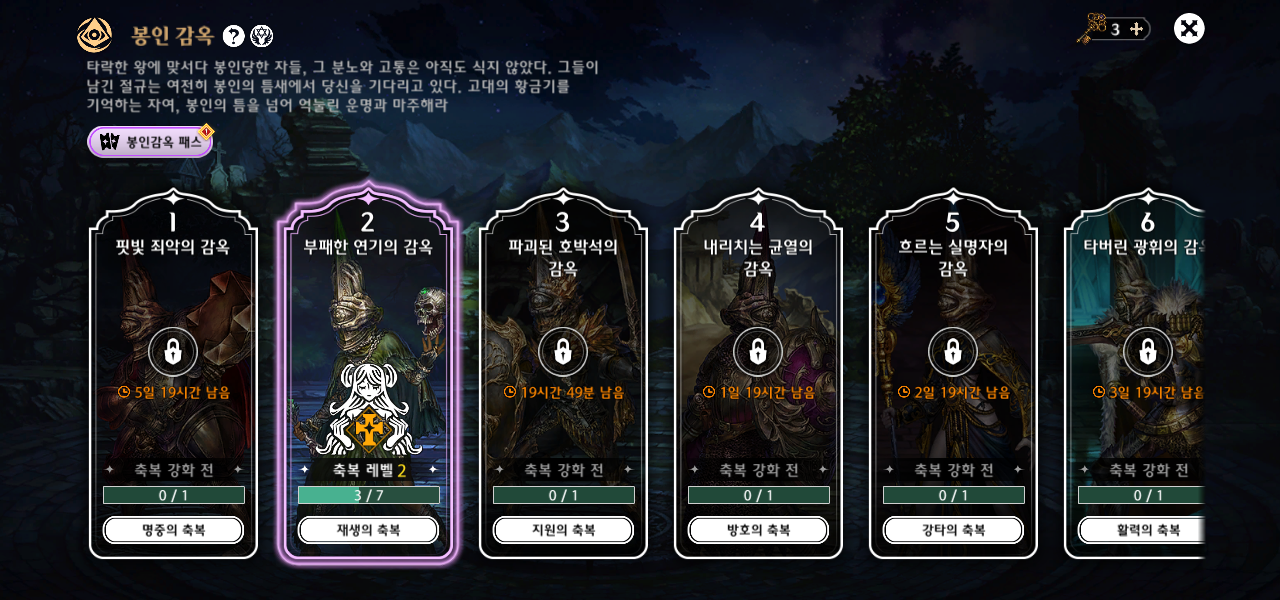This screenshot has width=1280, height=600.
Task: Show the 지원의 축복 blessing
Action: 563,530
